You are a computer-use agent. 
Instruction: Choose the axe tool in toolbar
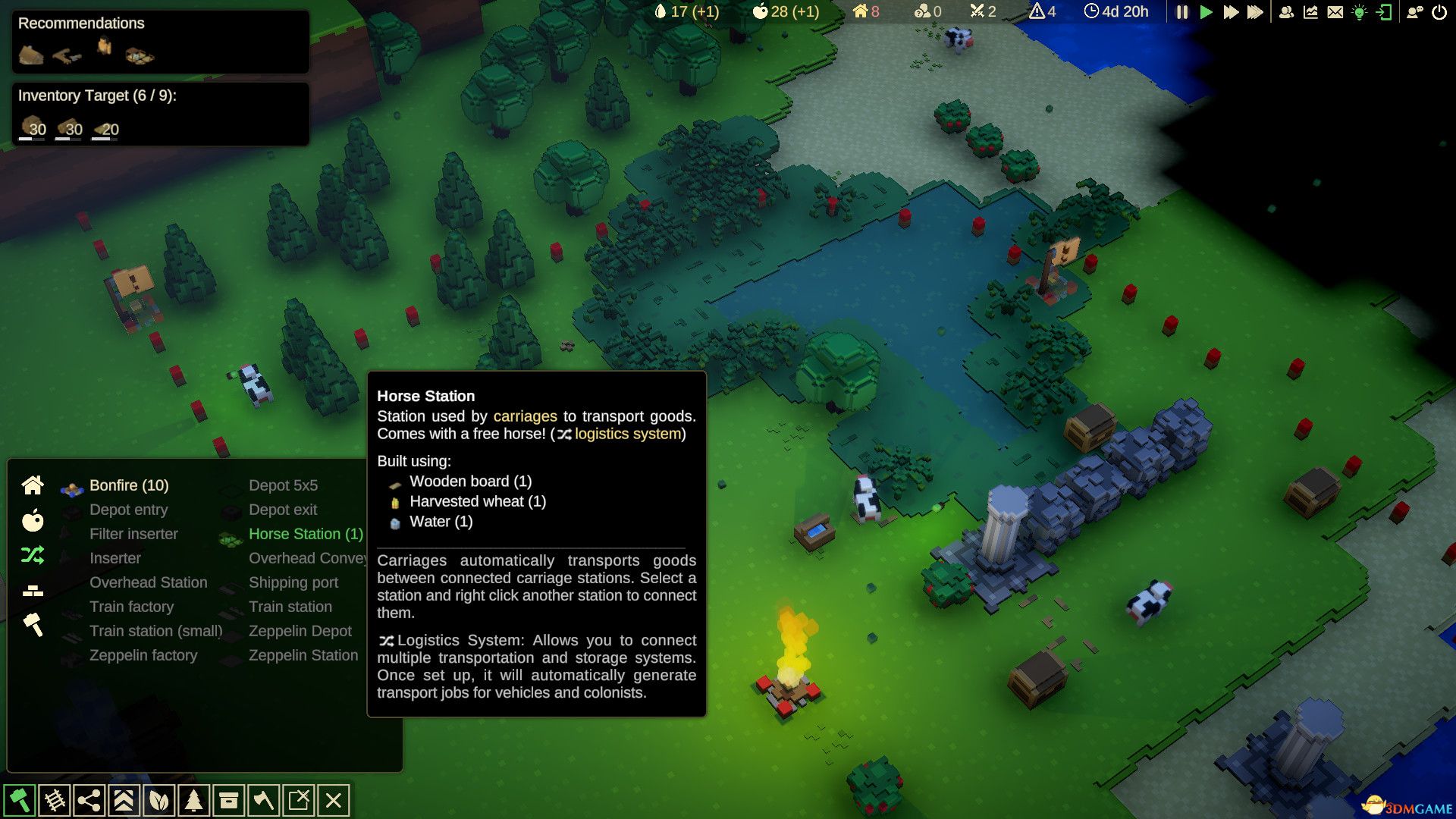[264, 800]
